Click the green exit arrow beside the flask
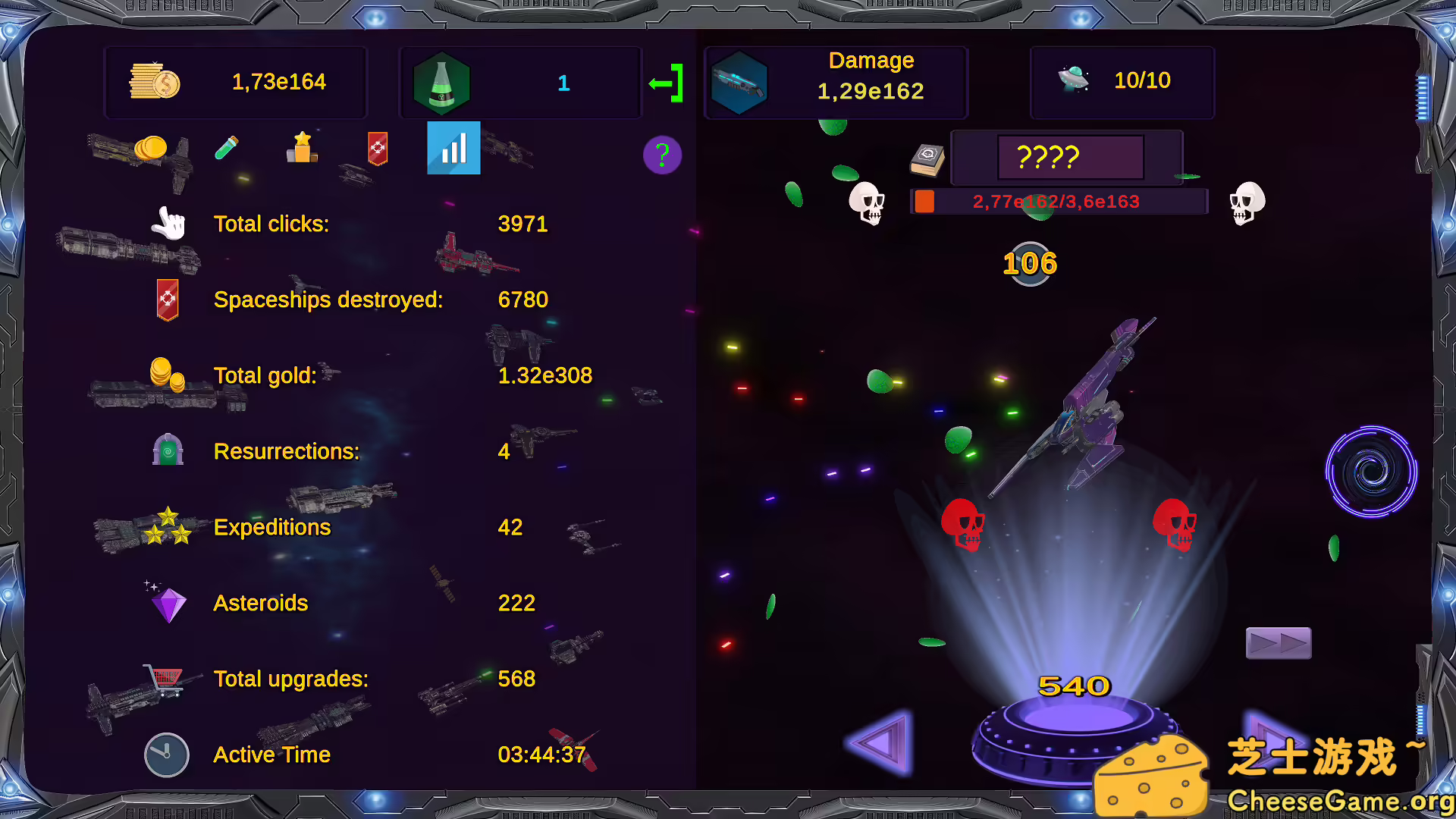 point(667,82)
